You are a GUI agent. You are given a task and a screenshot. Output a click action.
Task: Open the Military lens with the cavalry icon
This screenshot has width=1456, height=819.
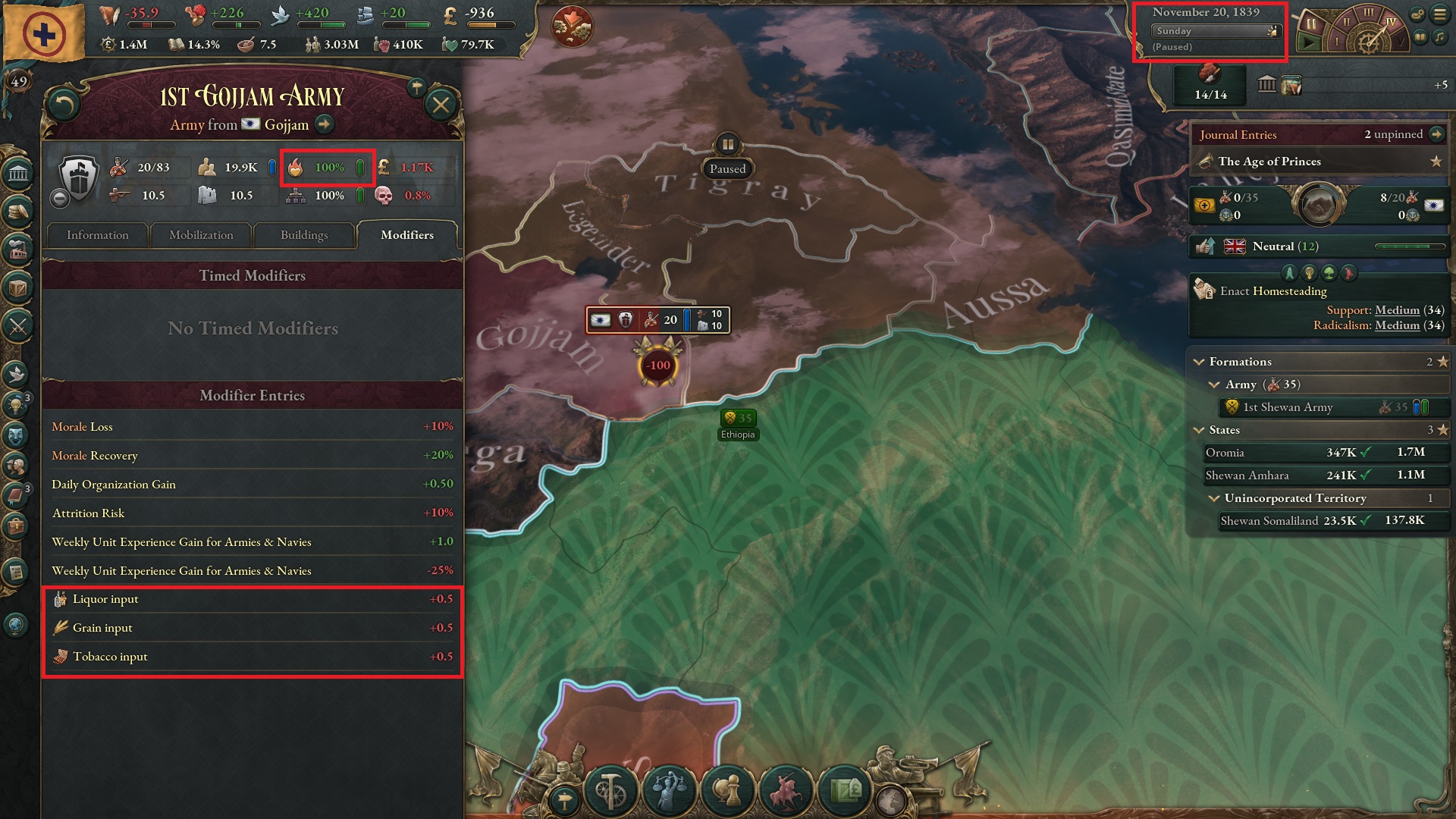(786, 790)
